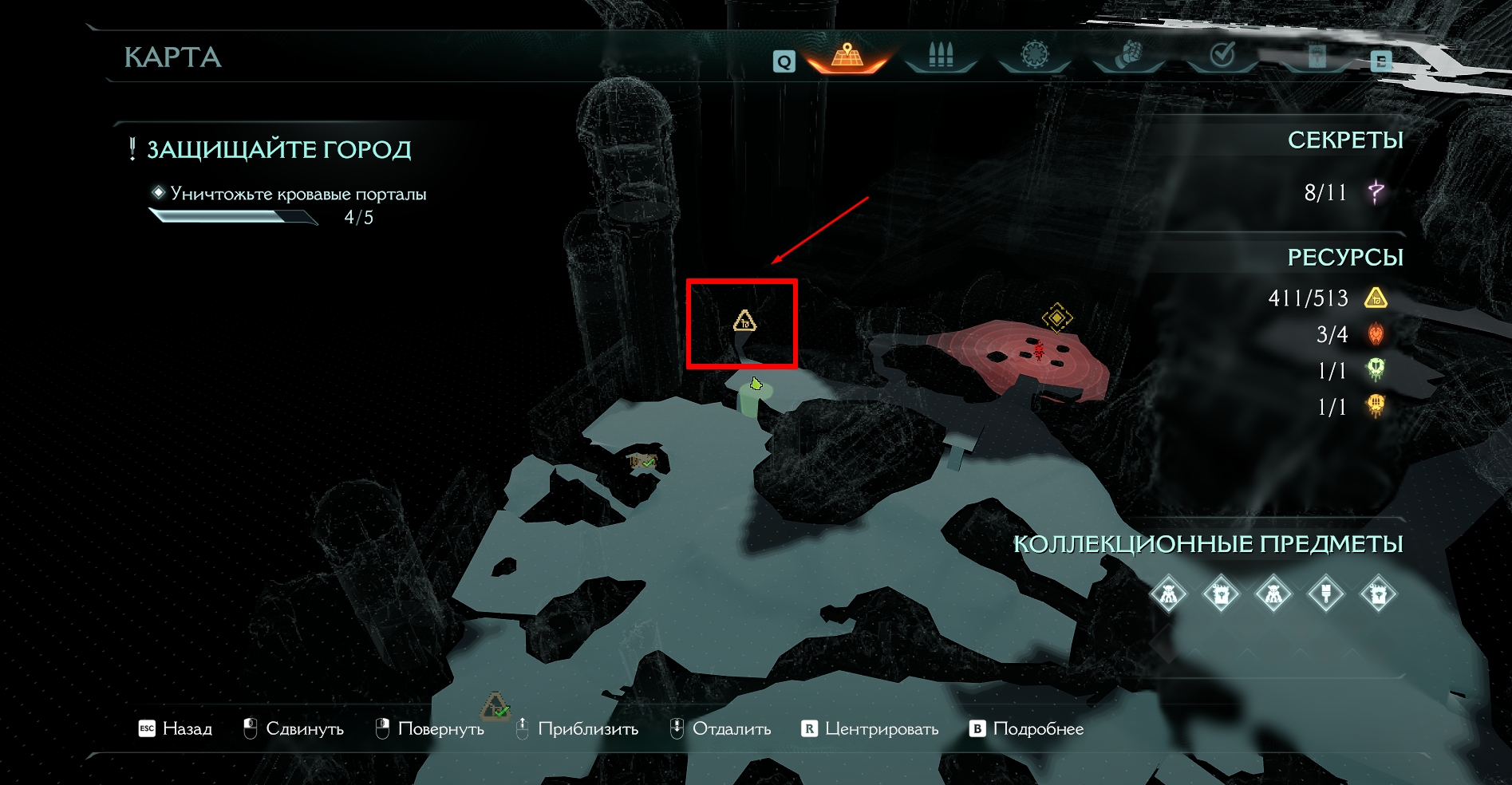Switch to the three-bullets arsenal tab
Screen dimensions: 1512x785
click(941, 56)
